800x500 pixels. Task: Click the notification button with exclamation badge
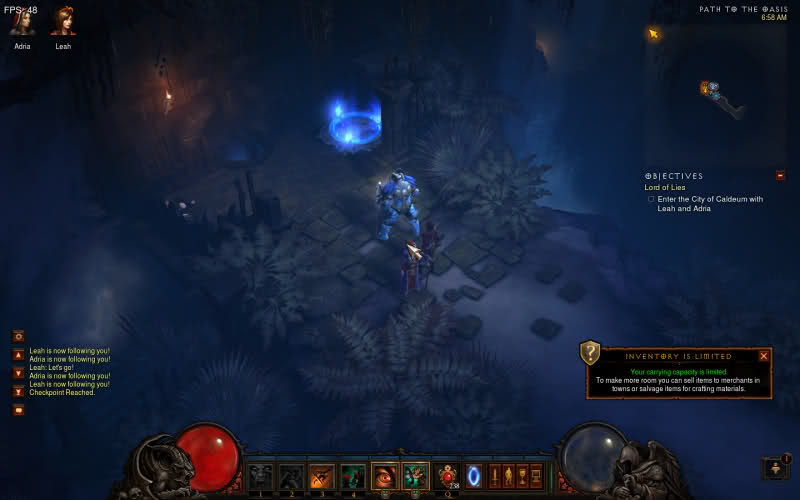775,468
